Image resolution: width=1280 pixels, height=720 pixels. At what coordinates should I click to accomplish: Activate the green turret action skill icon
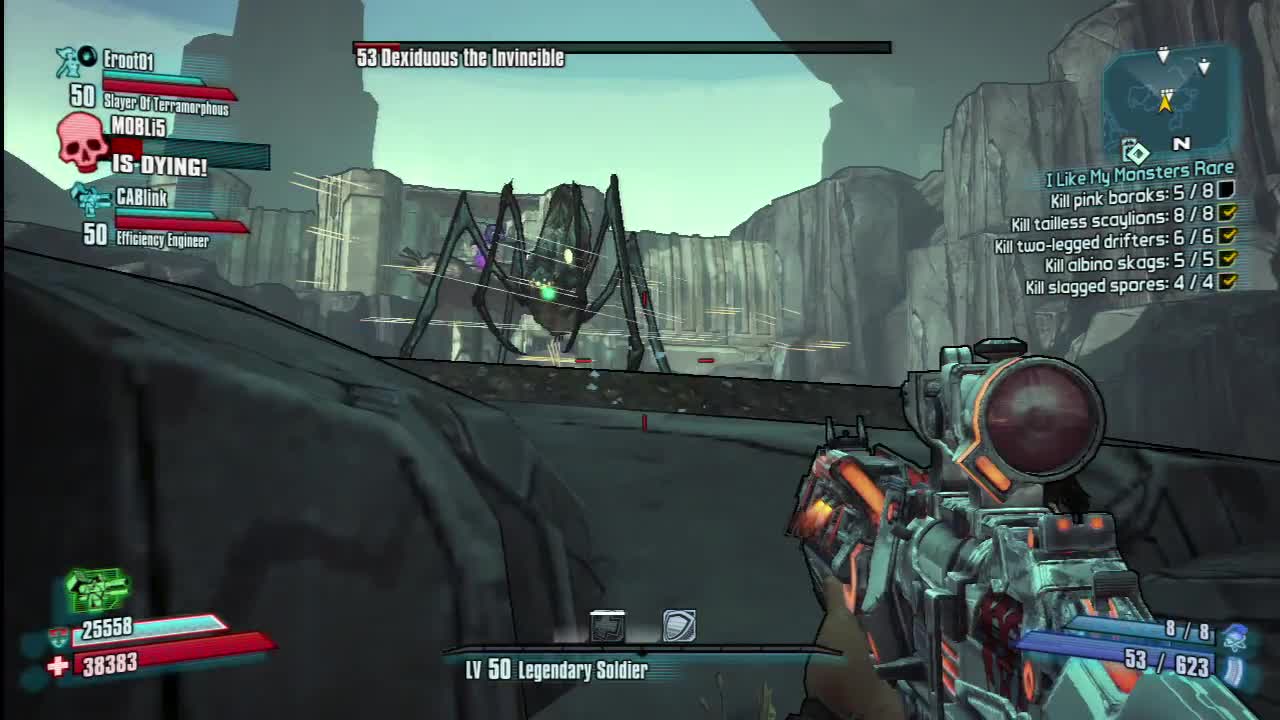pyautogui.click(x=97, y=590)
